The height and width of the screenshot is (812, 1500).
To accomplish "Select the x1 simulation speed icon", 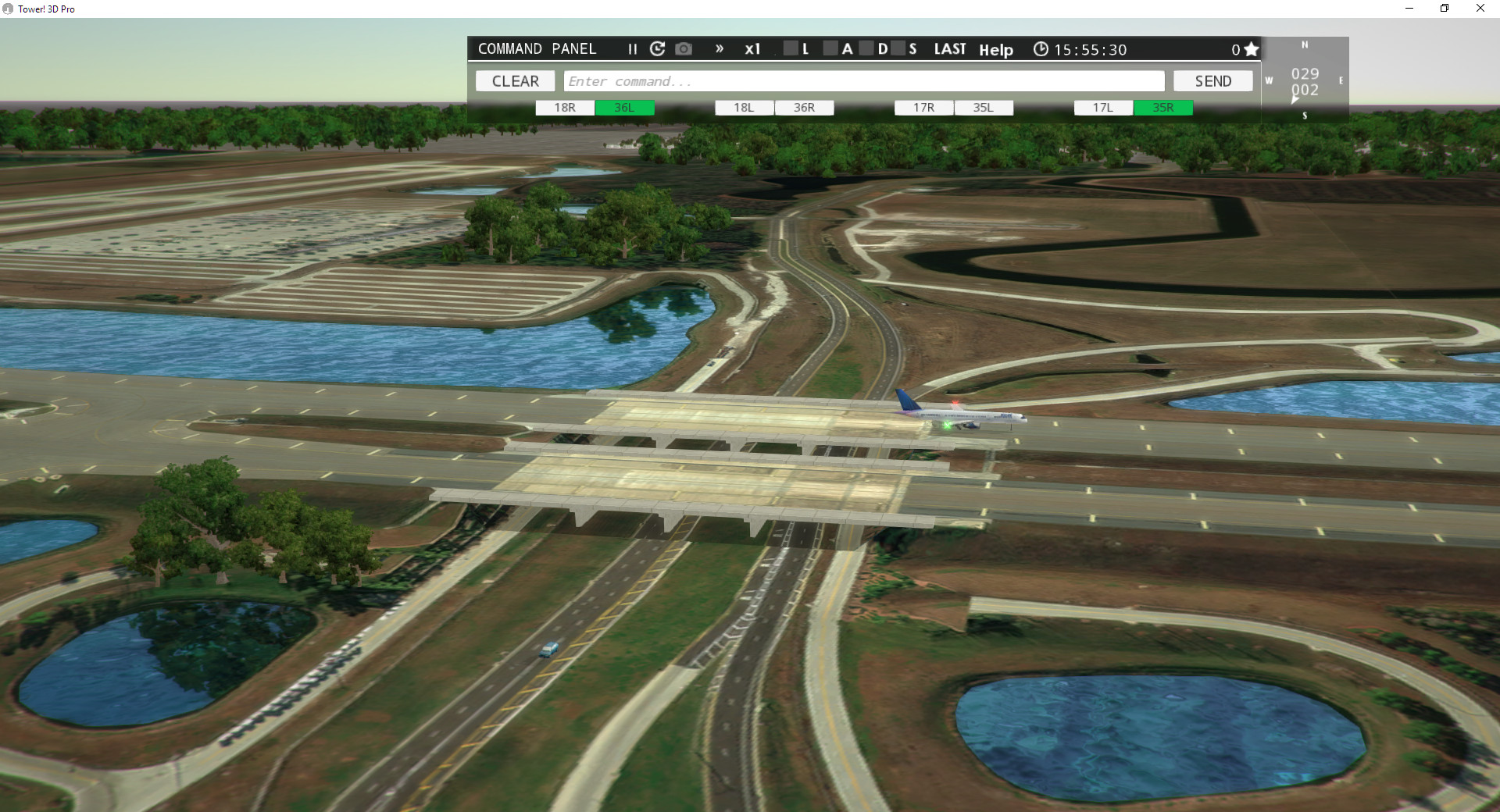I will pyautogui.click(x=752, y=48).
